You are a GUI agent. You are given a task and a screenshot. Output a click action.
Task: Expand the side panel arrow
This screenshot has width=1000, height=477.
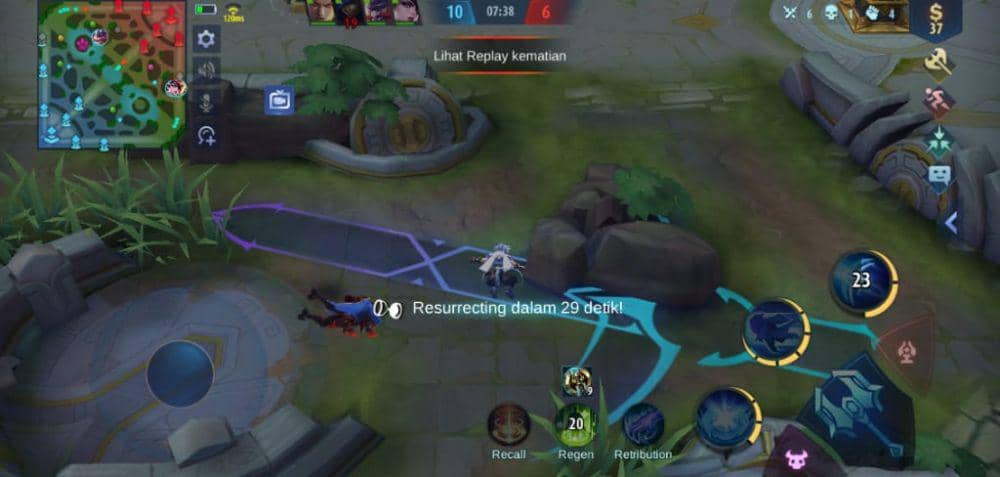pyautogui.click(x=951, y=224)
